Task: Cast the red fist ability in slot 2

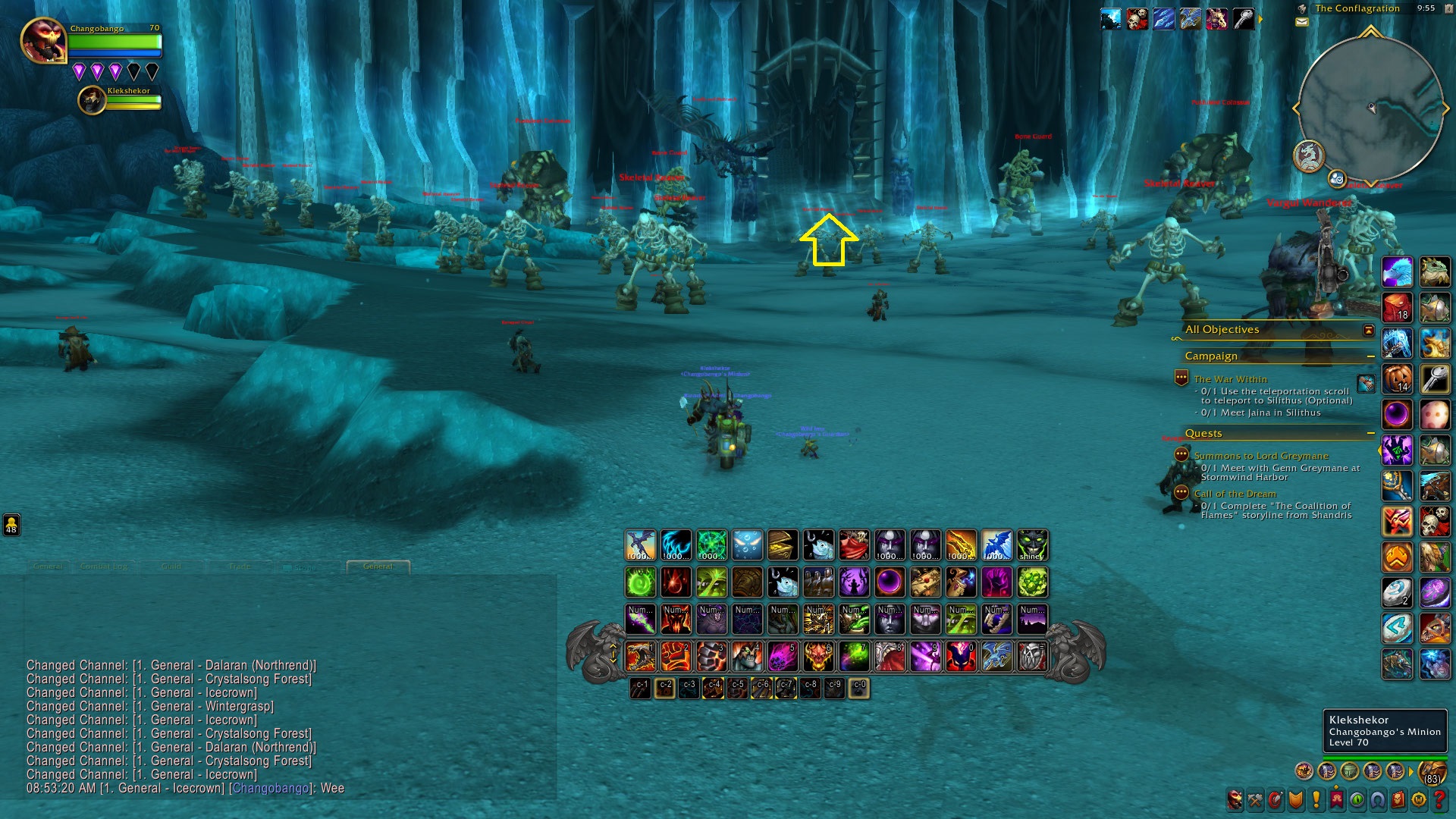Action: click(675, 657)
